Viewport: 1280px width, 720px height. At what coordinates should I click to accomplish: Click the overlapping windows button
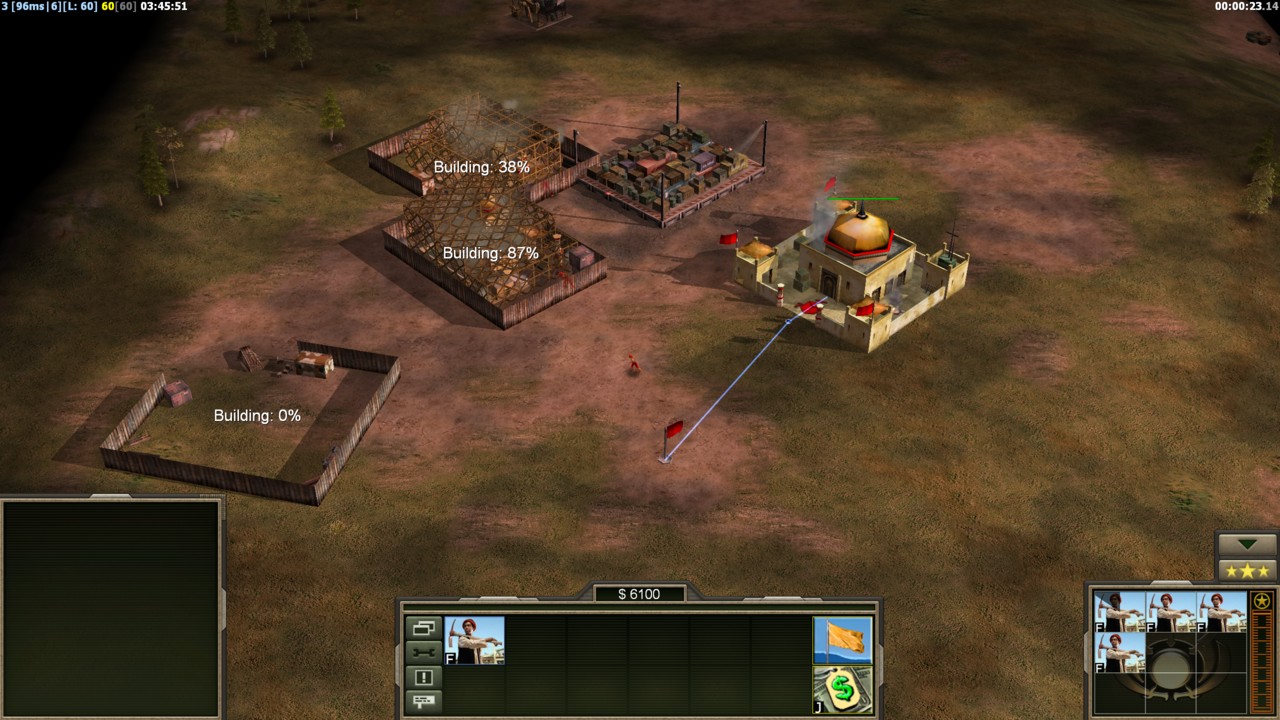pos(423,628)
